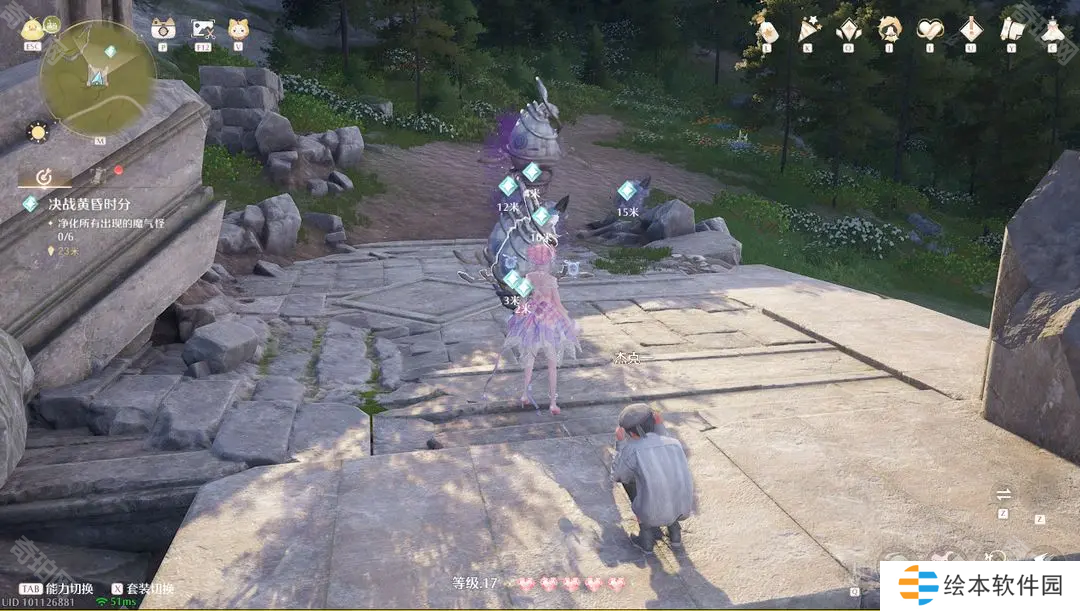Click the sun time-of-day icon
Viewport: 1080px width, 611px height.
click(38, 131)
